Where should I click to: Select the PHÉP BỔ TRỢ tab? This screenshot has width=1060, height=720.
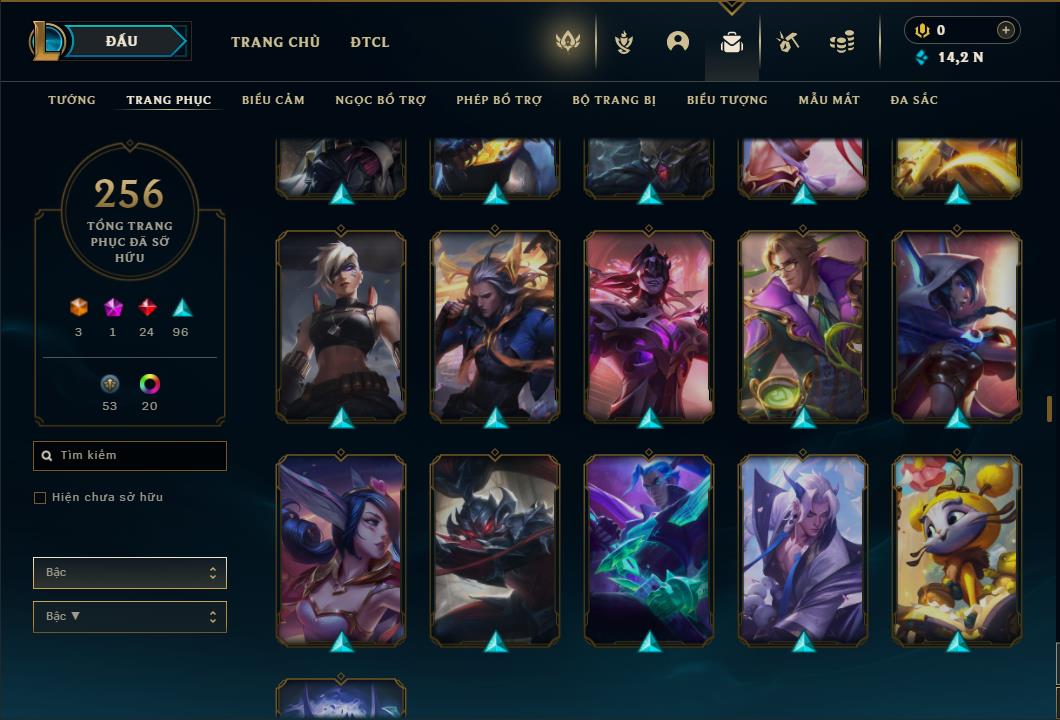[499, 100]
